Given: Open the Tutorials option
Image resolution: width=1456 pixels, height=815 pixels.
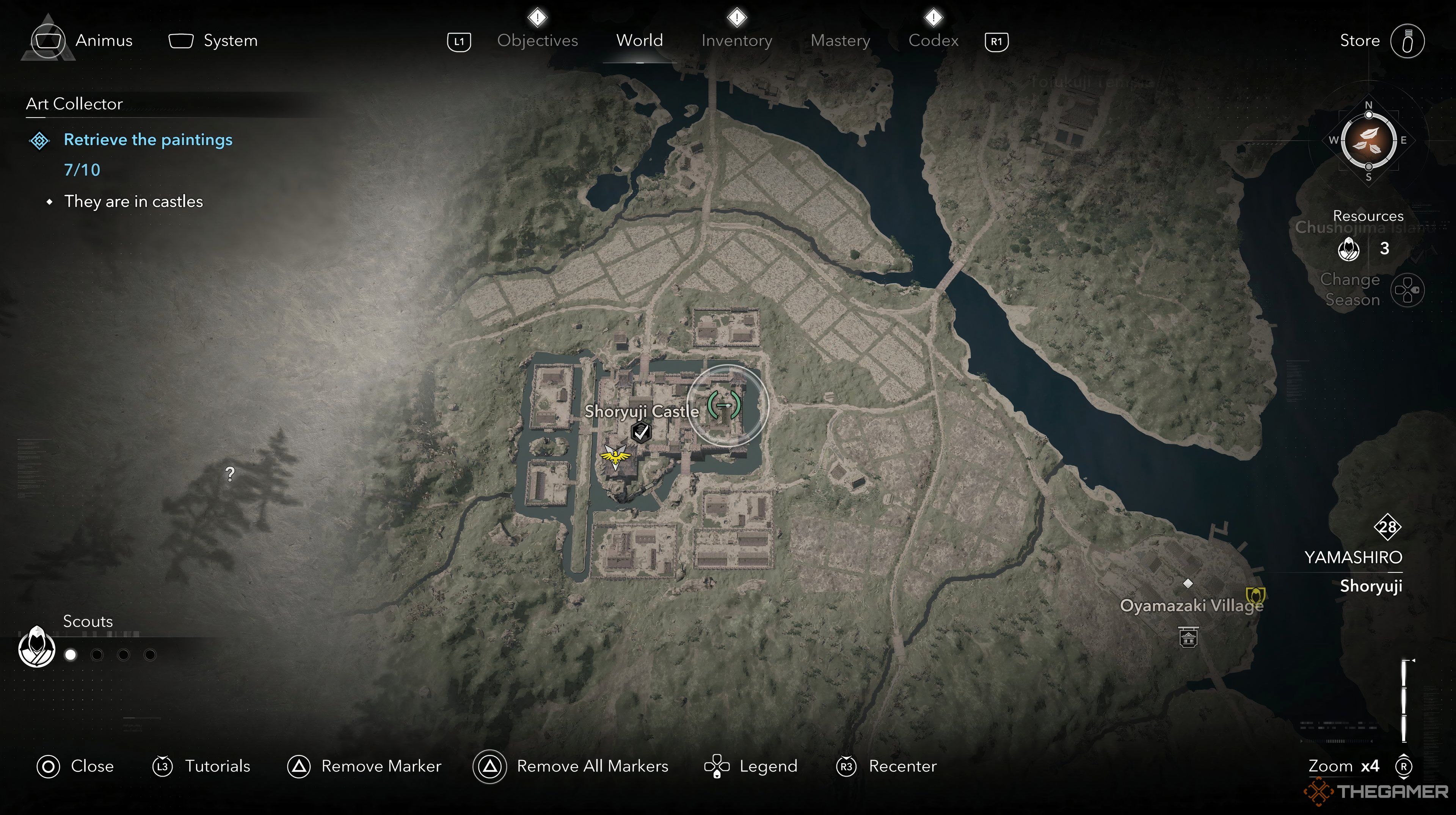Looking at the screenshot, I should click(x=217, y=766).
